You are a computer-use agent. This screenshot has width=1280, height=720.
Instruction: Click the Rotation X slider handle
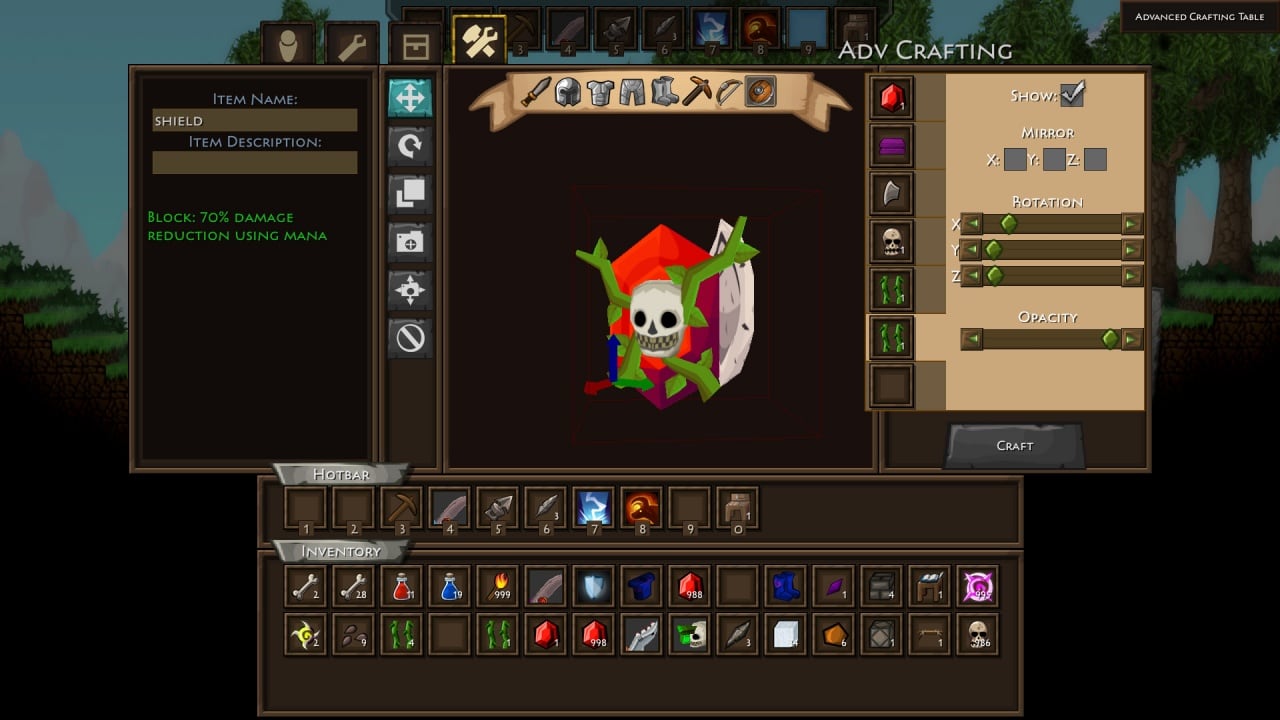1008,224
